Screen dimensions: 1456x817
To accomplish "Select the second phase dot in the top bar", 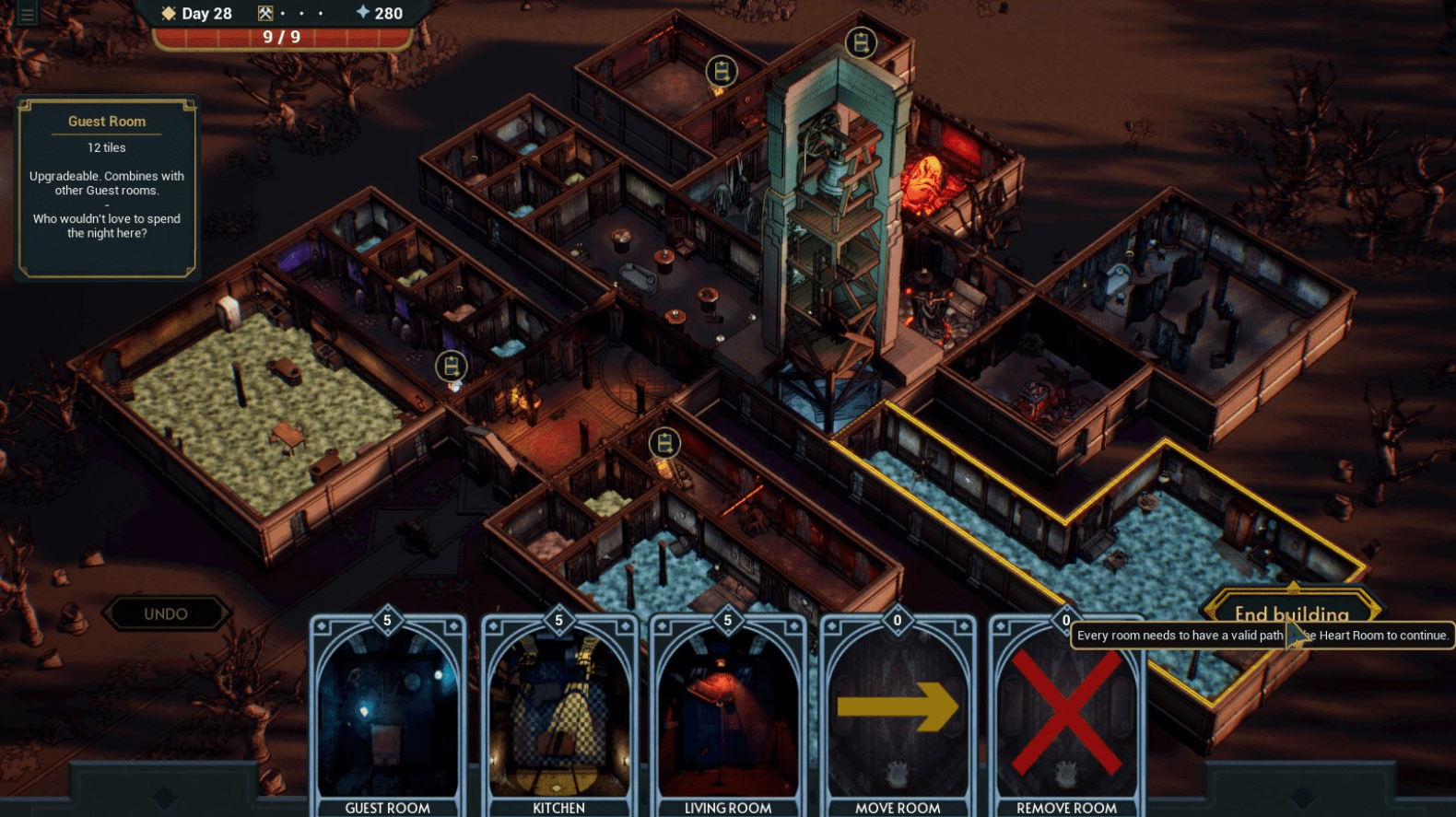I will tap(301, 14).
